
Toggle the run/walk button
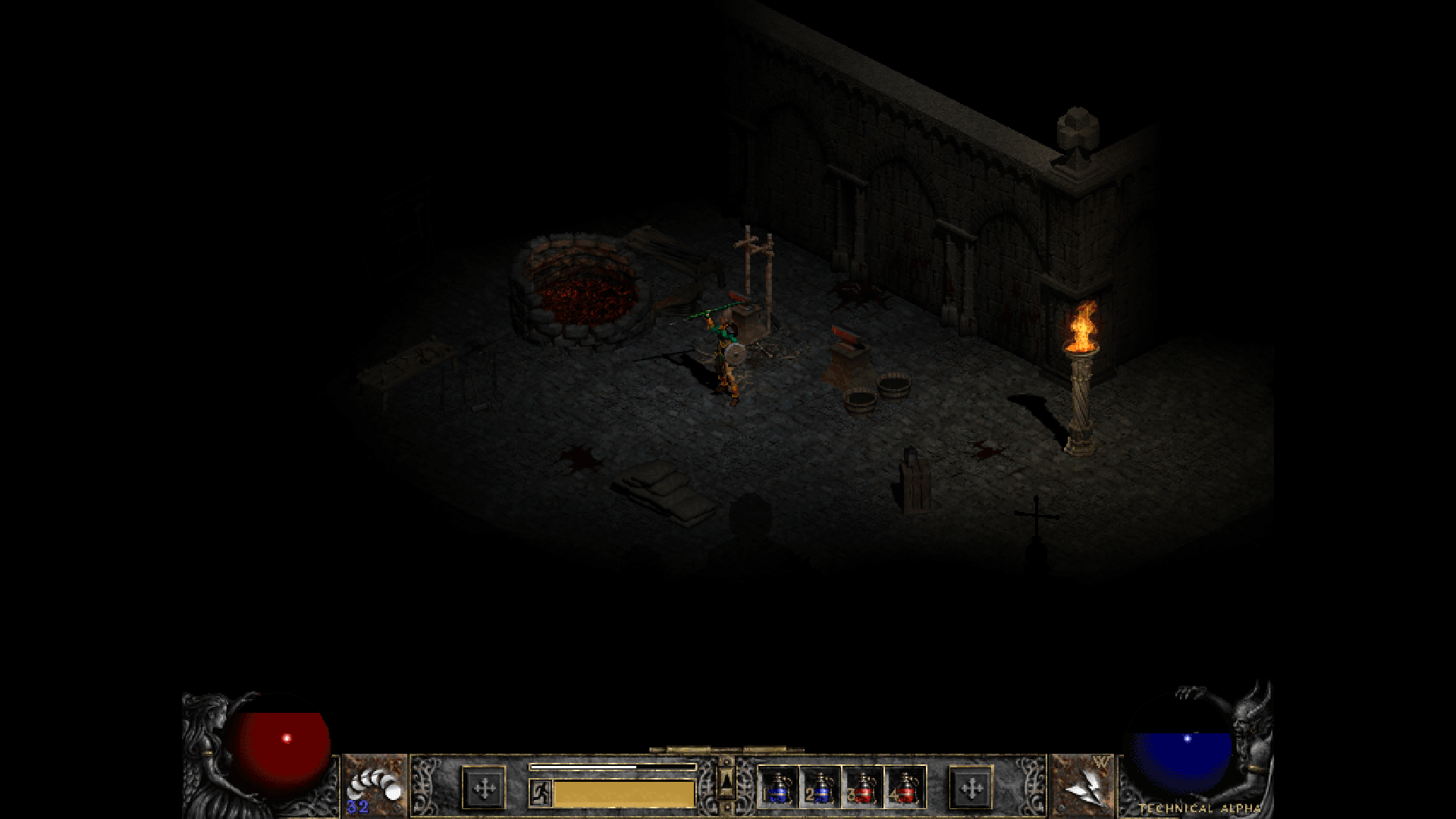click(540, 793)
